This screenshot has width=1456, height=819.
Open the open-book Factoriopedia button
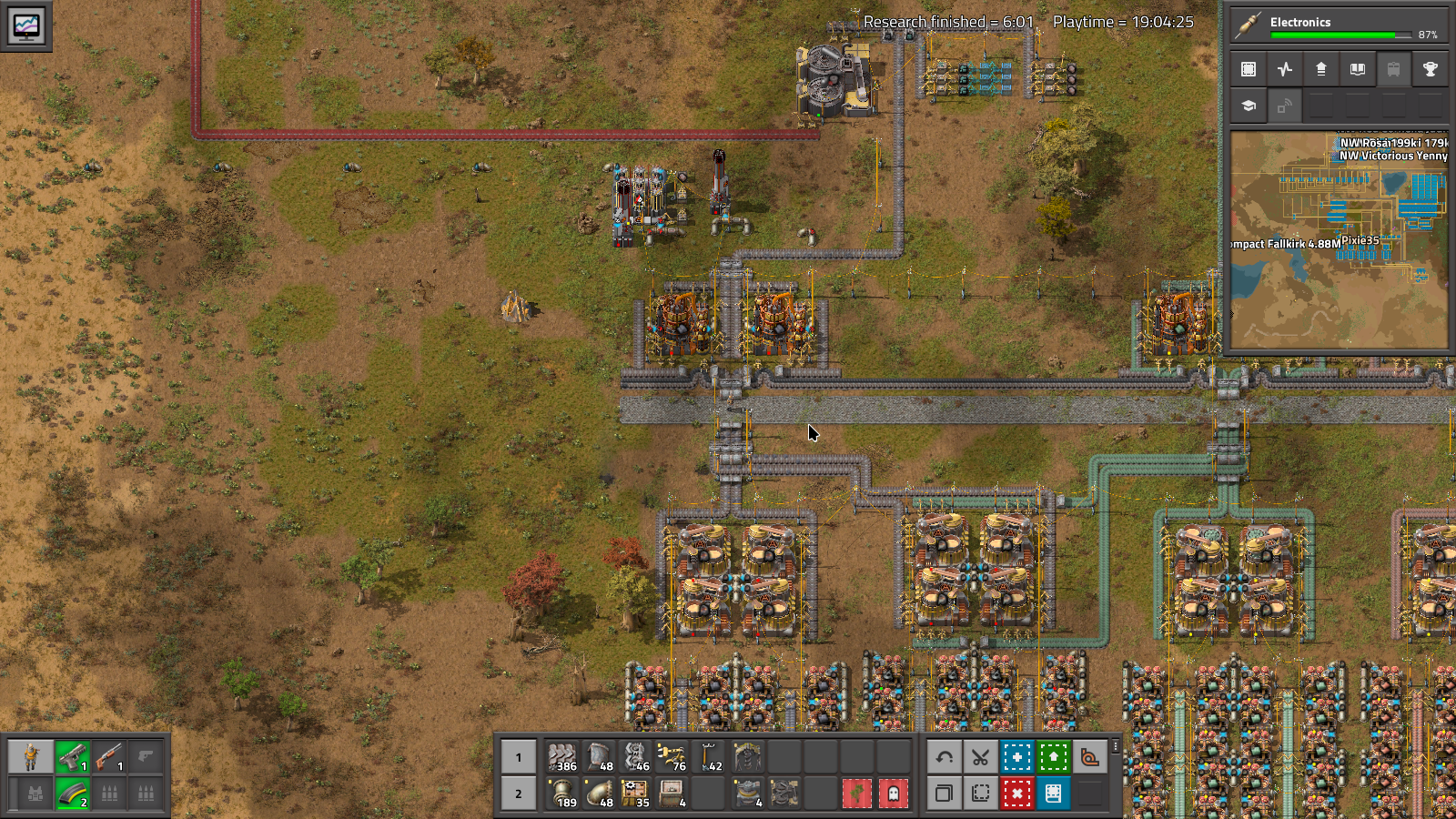pos(1357,69)
